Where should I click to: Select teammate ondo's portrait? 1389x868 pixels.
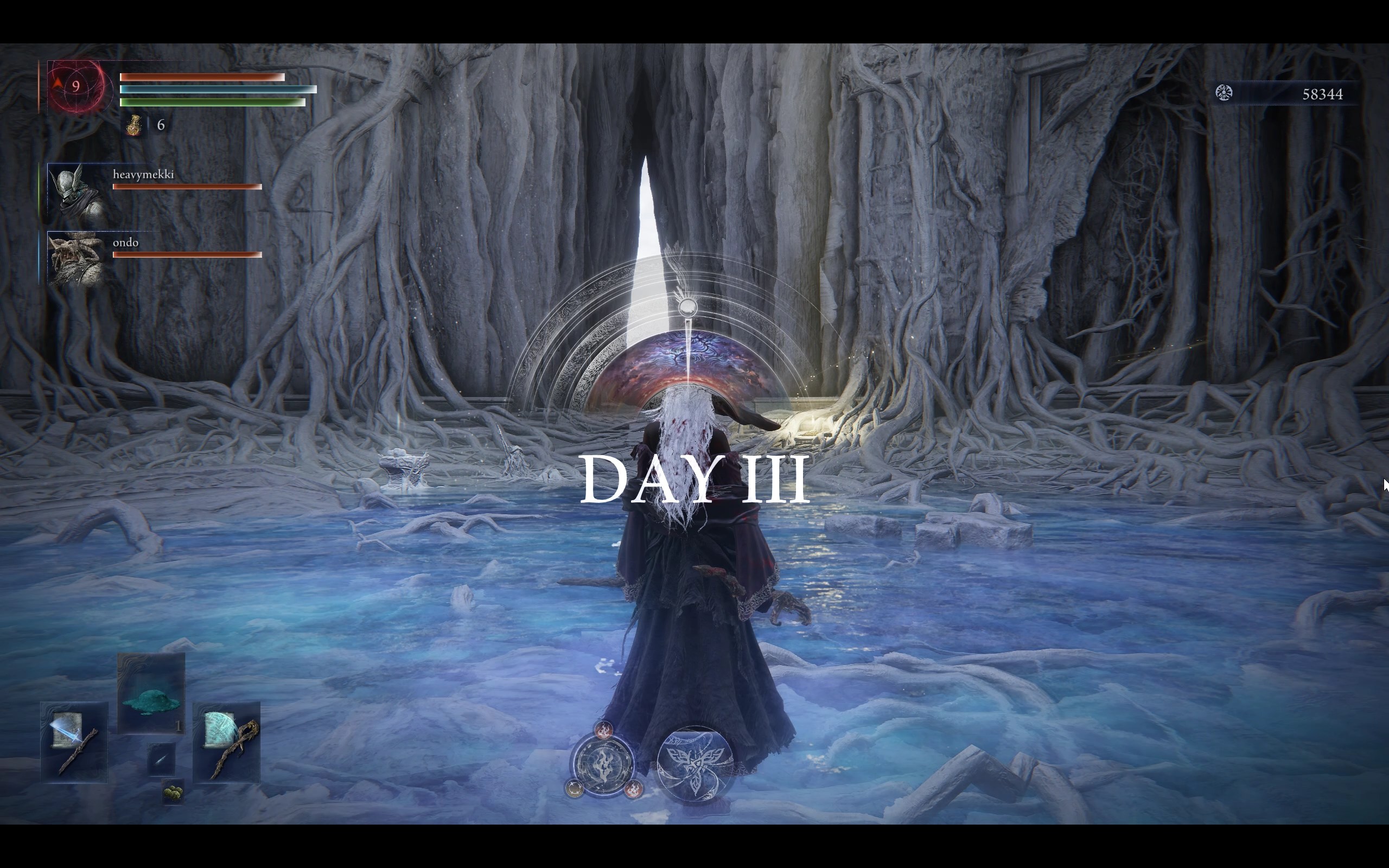[76, 258]
